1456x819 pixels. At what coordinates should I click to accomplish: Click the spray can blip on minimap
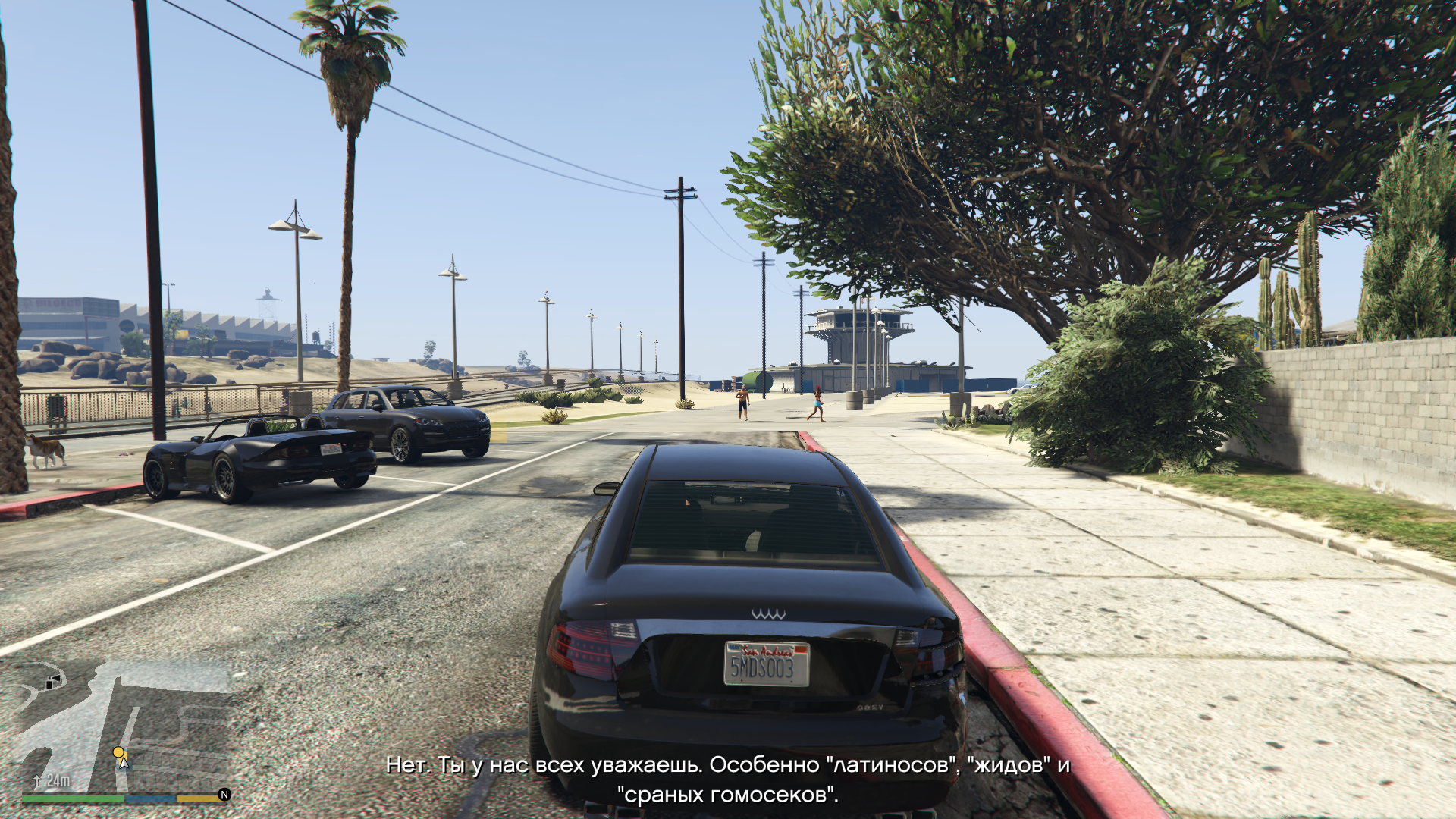[52, 681]
